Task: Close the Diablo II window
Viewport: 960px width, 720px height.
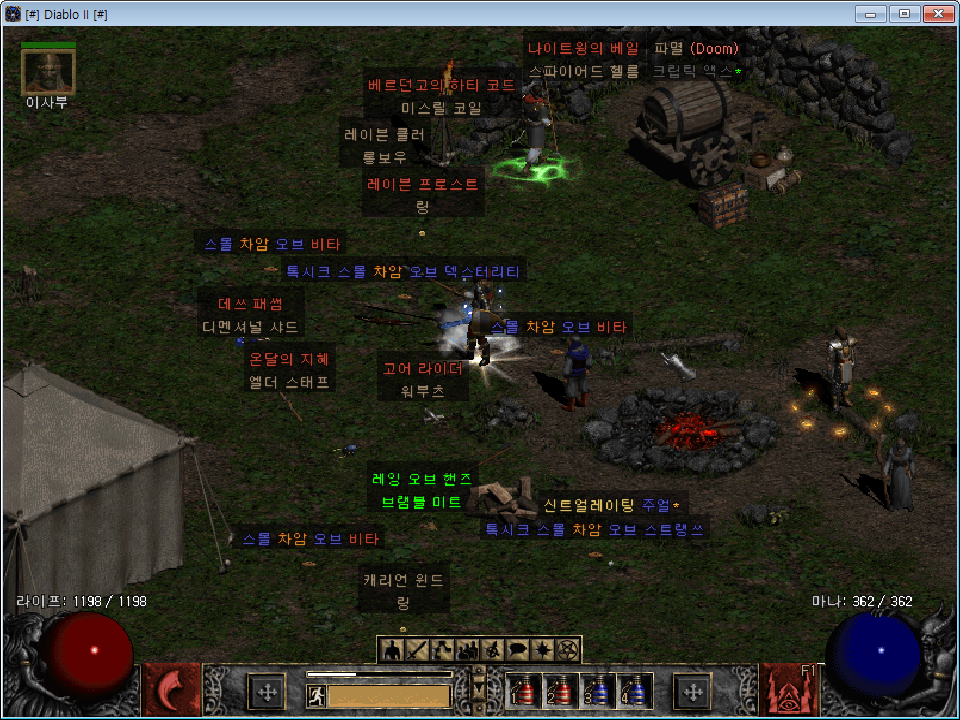Action: (x=936, y=13)
